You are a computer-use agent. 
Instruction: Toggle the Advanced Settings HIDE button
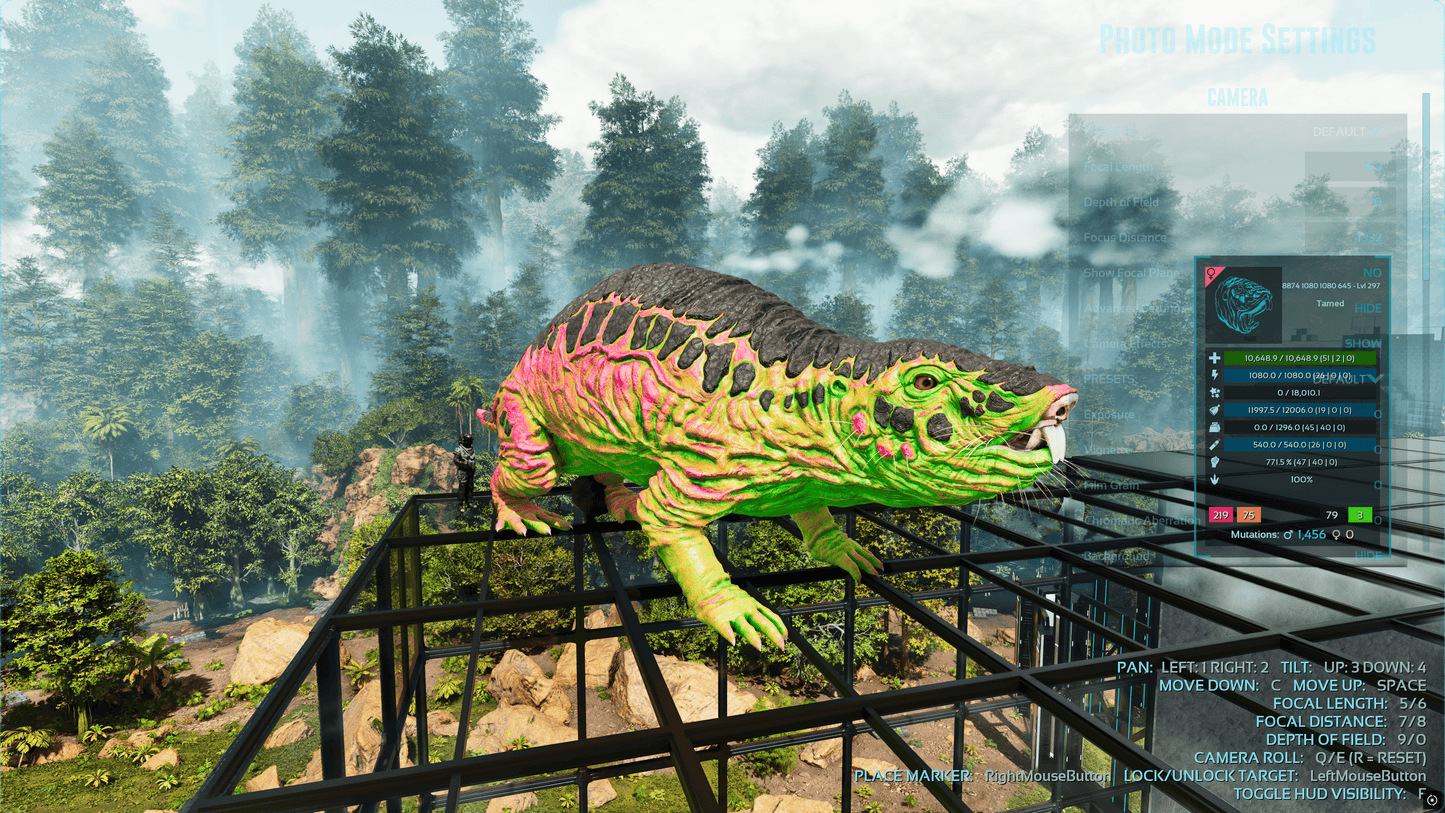(1368, 308)
